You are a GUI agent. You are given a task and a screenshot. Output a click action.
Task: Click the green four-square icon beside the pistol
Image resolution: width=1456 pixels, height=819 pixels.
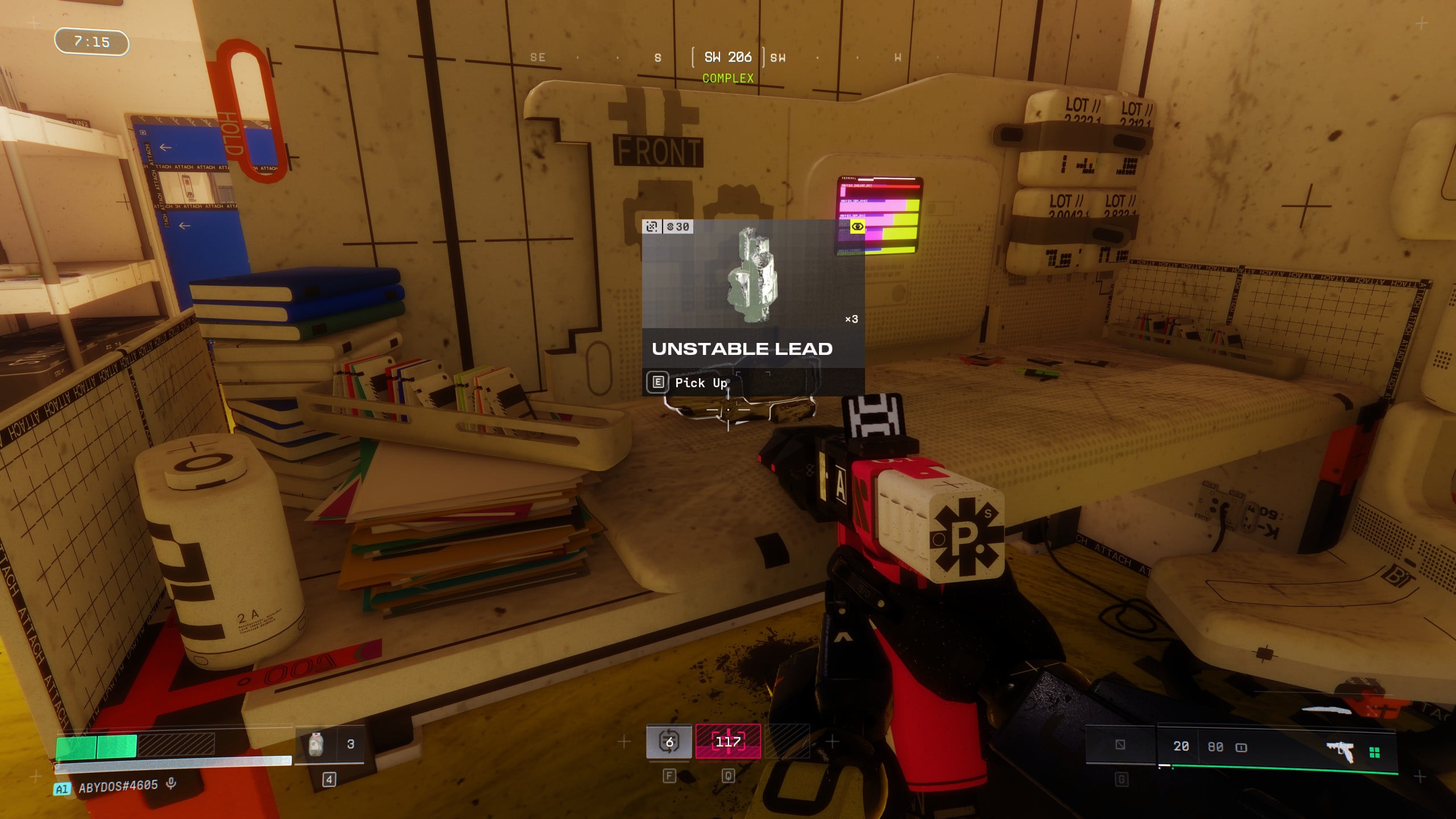(1375, 753)
